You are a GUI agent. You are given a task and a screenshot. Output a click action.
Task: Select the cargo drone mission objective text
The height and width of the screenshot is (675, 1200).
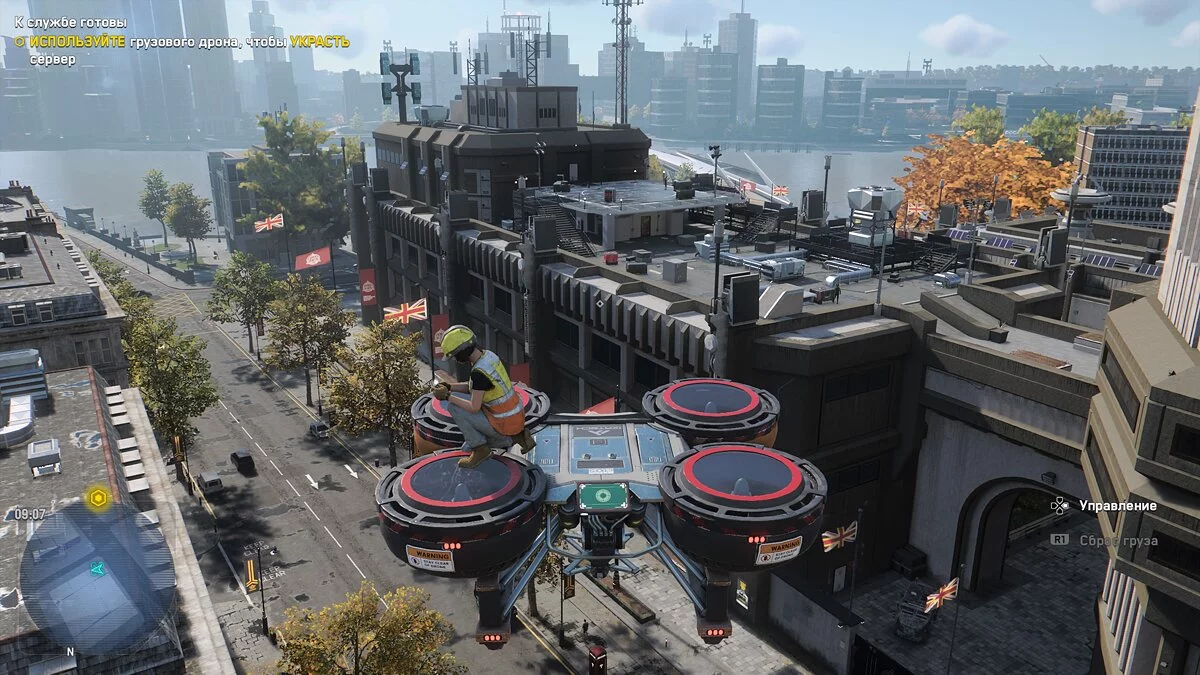coord(188,42)
